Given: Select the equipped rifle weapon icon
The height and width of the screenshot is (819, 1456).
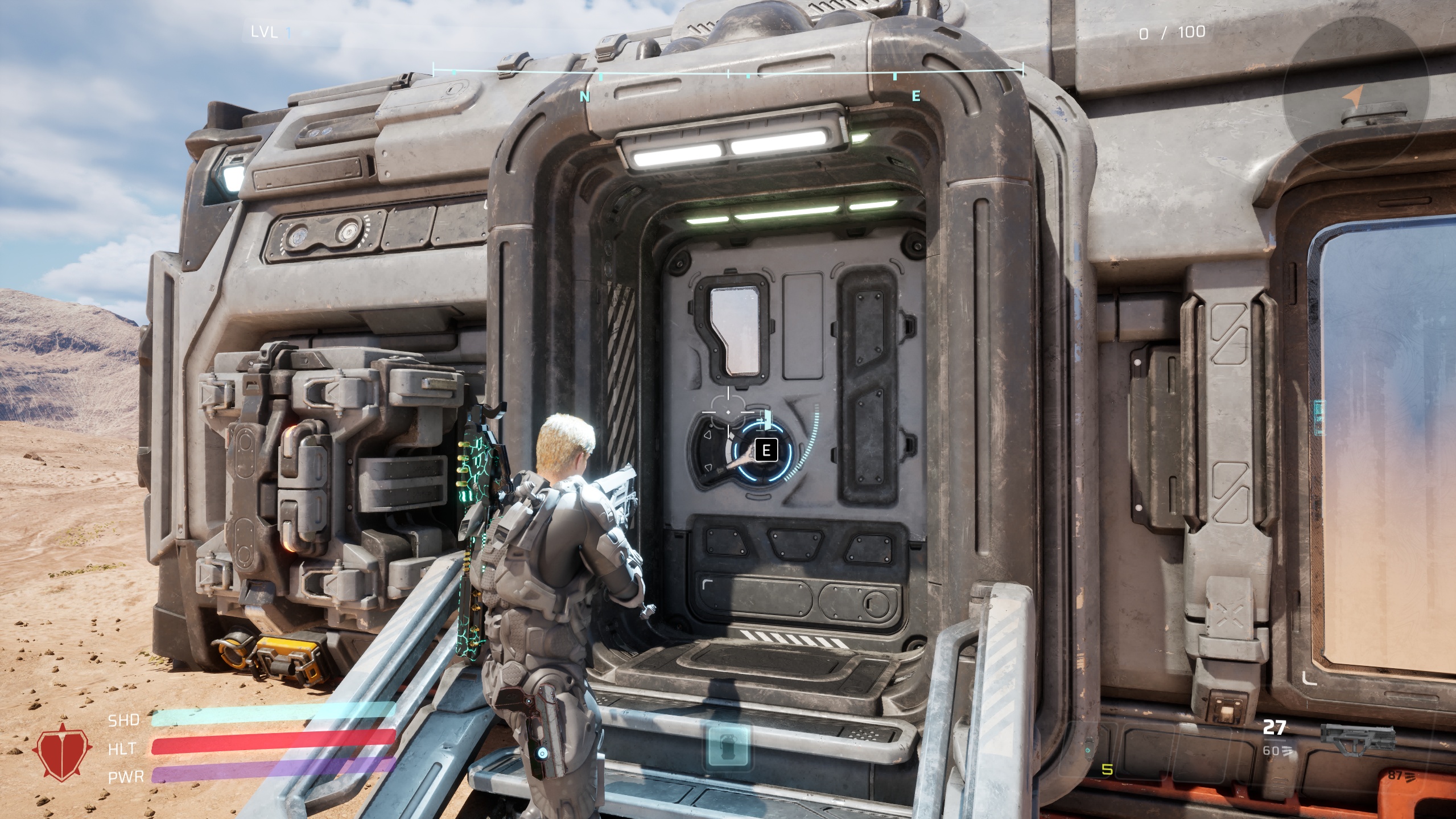Looking at the screenshot, I should (1358, 740).
